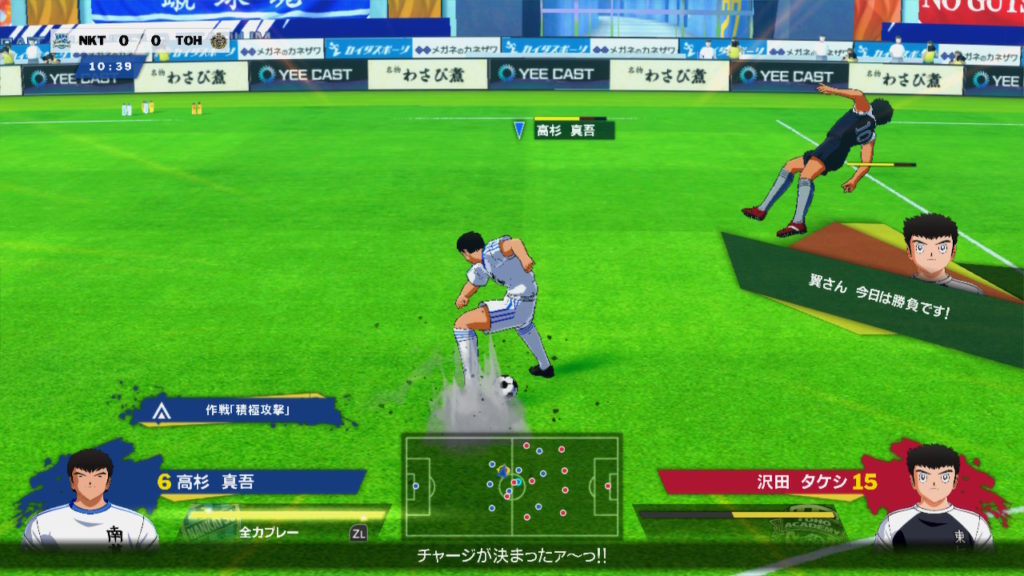Click the 沢田 タケシ 15 name plate
The width and height of the screenshot is (1024, 576).
click(770, 482)
